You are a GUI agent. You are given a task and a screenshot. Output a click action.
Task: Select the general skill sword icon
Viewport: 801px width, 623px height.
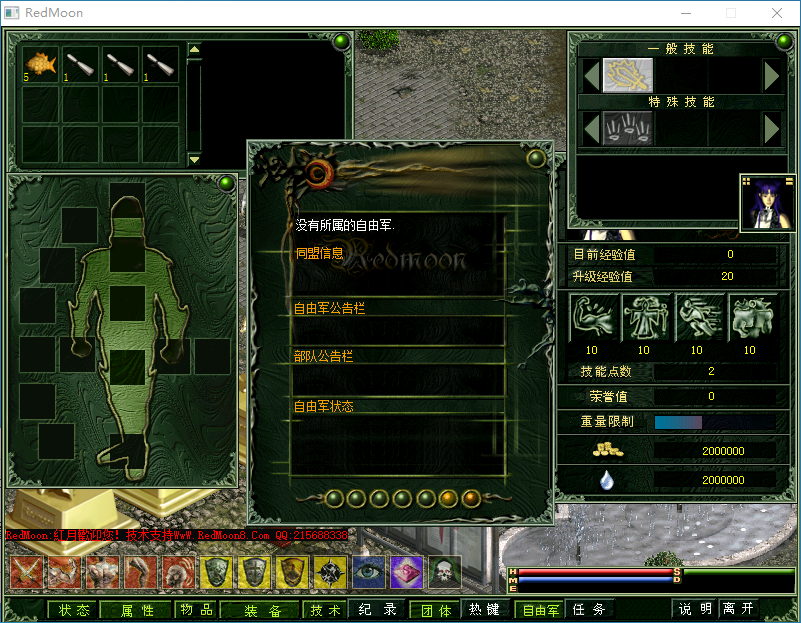[x=629, y=75]
